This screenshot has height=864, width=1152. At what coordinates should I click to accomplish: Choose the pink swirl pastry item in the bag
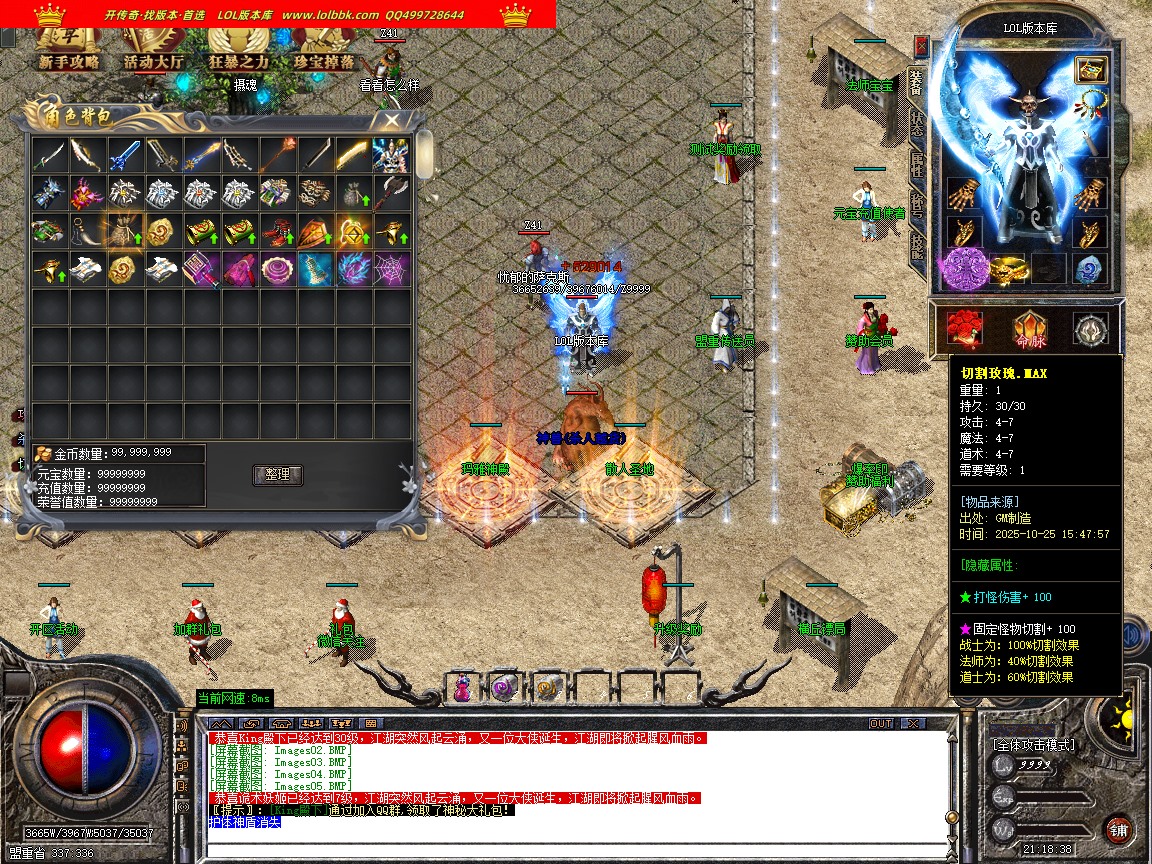pos(277,267)
